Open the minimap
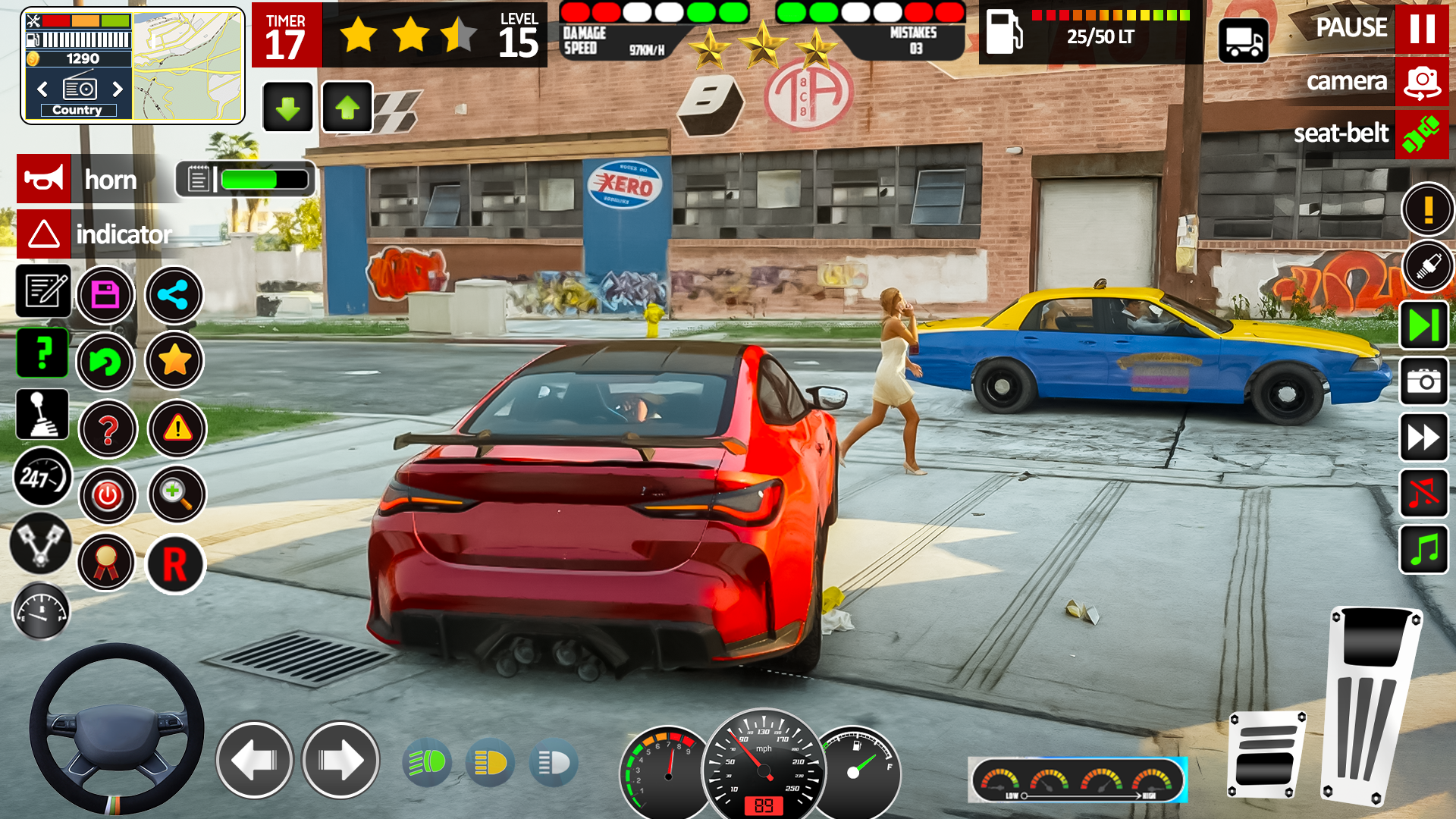The height and width of the screenshot is (819, 1456). coord(188,66)
